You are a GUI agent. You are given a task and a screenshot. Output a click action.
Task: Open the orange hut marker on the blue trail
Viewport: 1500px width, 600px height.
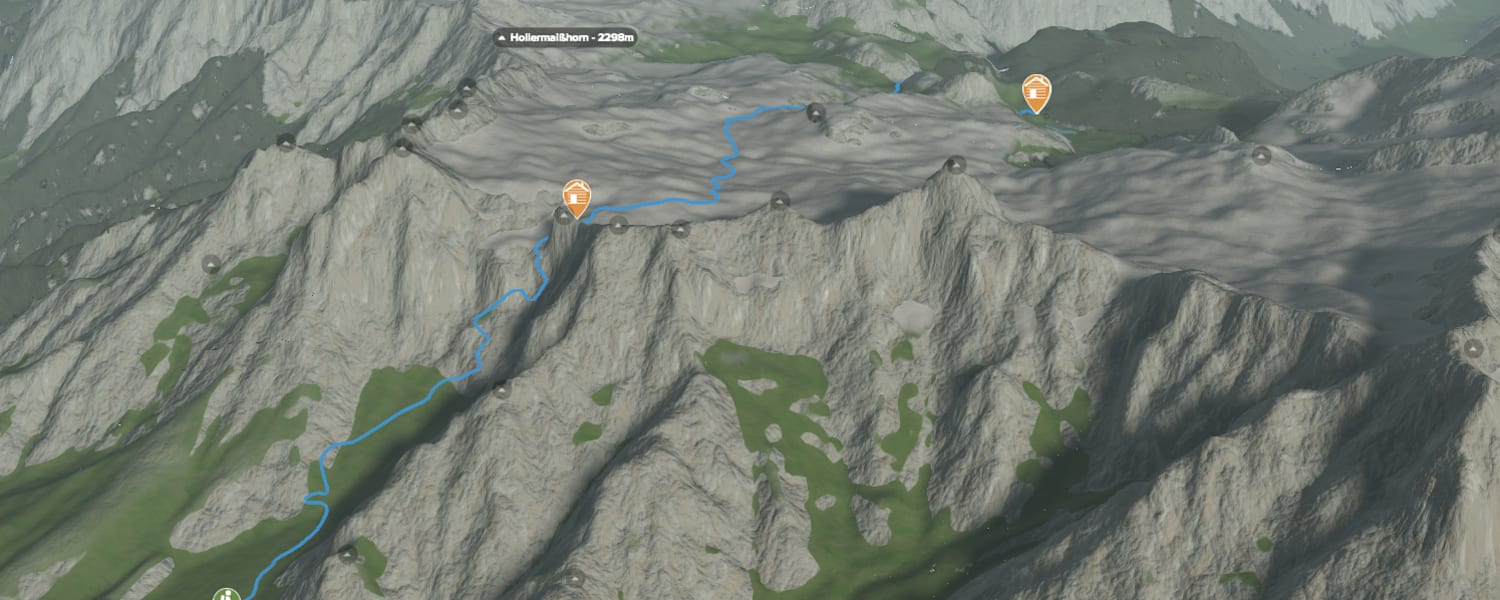click(576, 198)
